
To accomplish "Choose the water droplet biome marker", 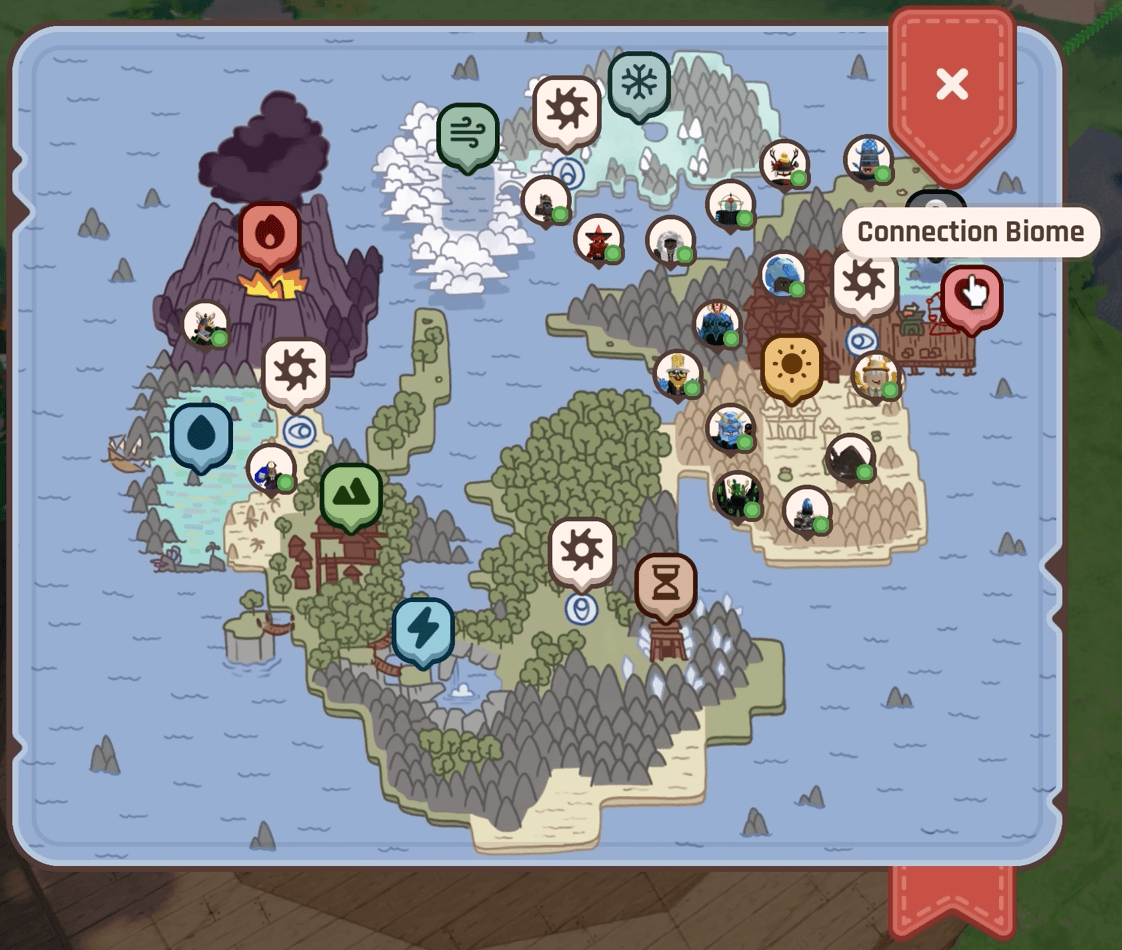I will pyautogui.click(x=201, y=435).
